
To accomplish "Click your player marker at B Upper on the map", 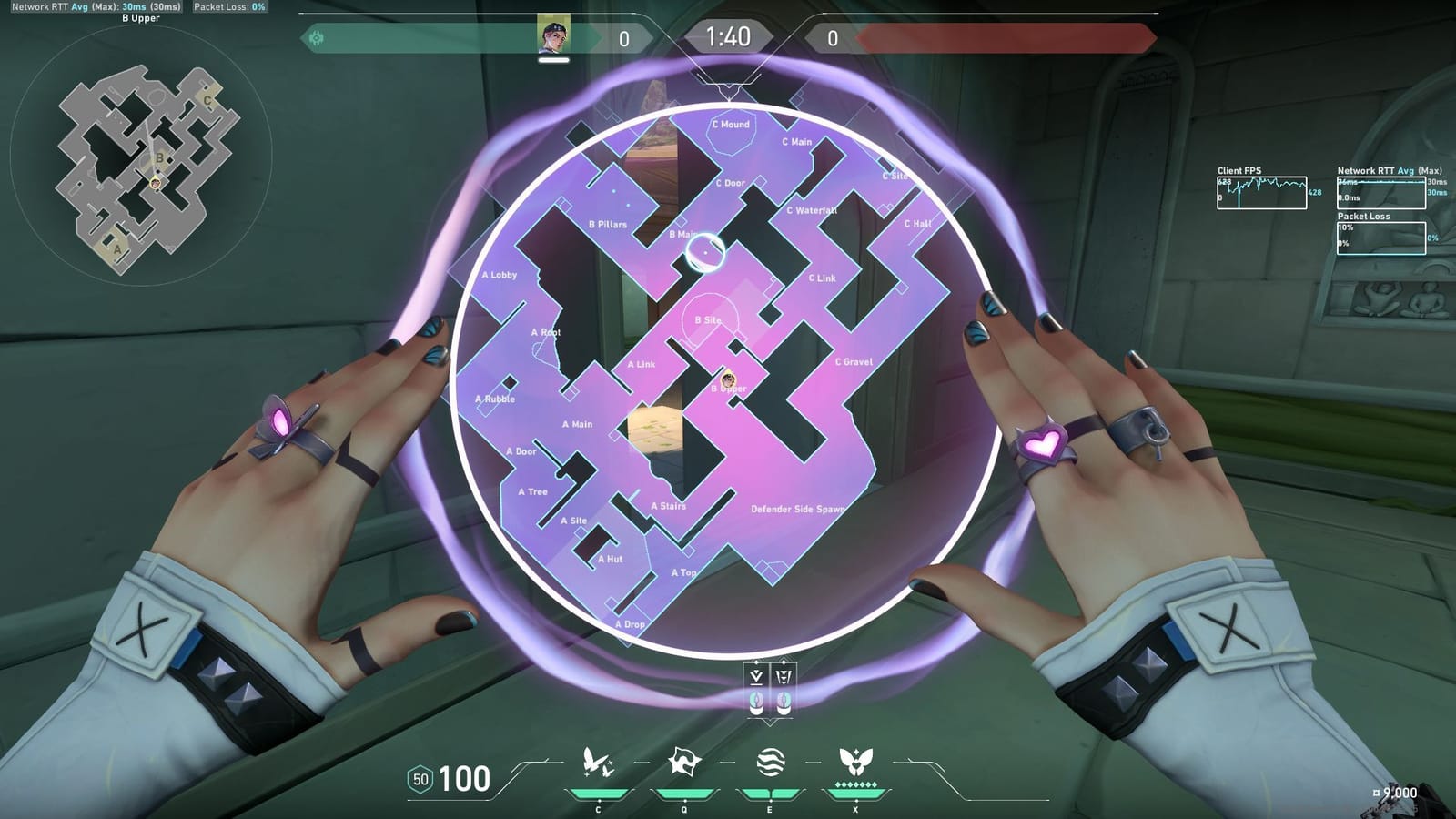I will 729,378.
